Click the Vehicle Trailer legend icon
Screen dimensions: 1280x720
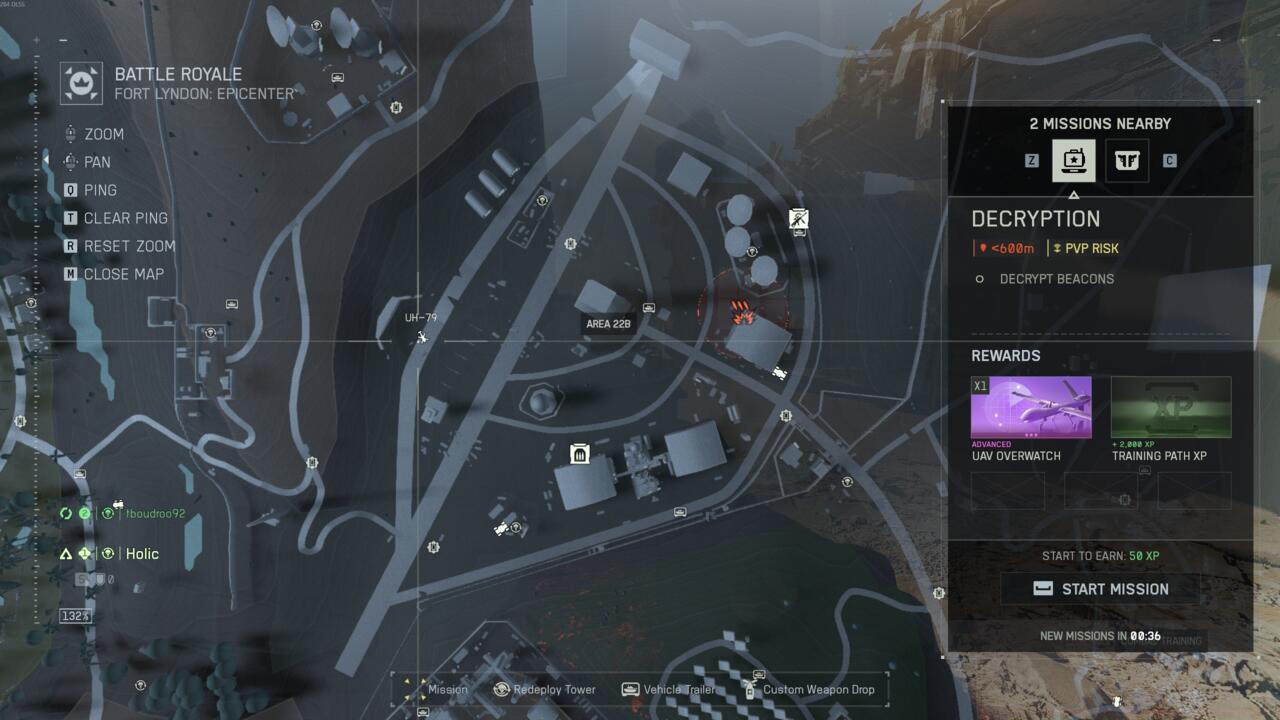[628, 689]
